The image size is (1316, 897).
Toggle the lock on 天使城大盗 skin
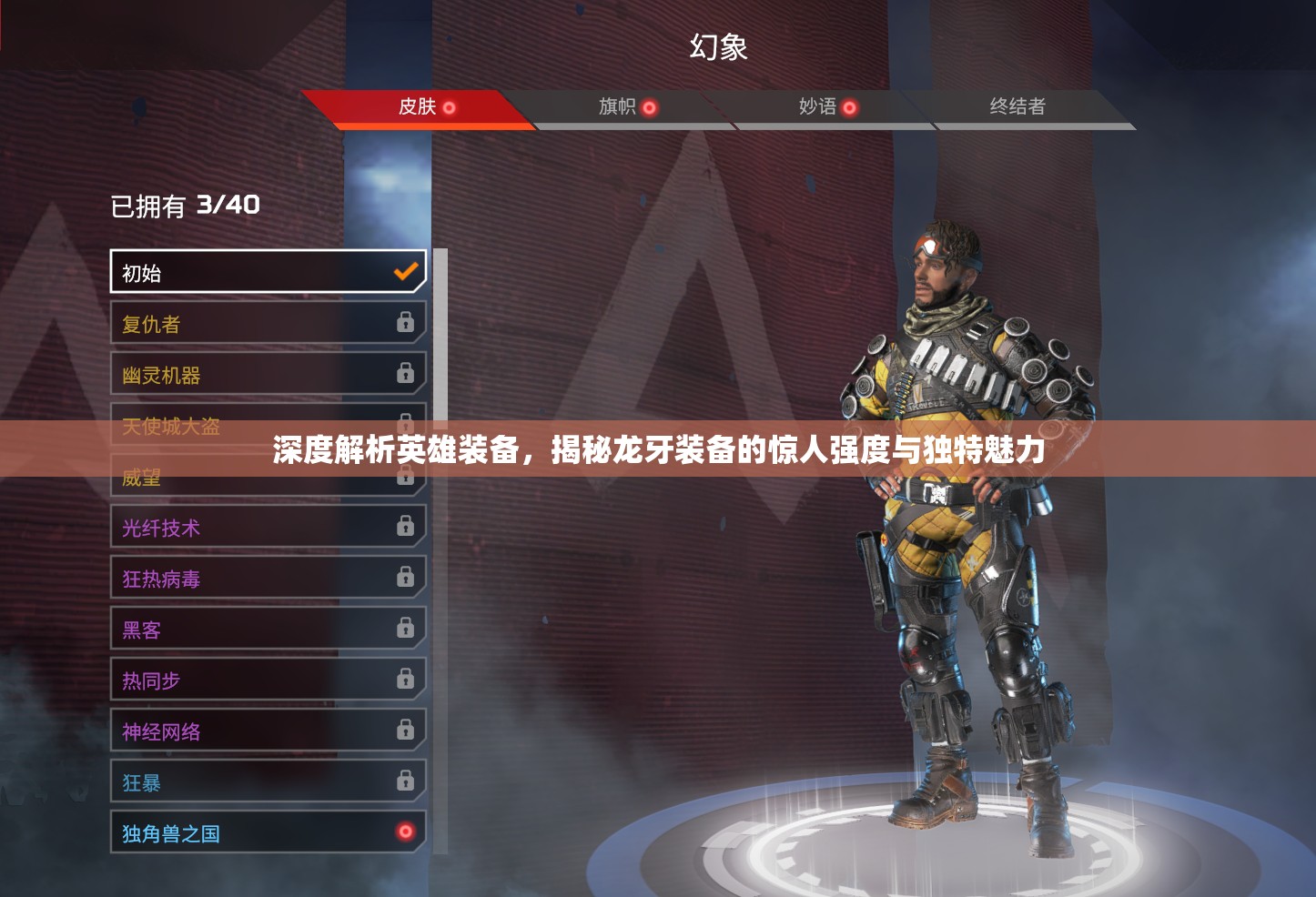pyautogui.click(x=403, y=424)
